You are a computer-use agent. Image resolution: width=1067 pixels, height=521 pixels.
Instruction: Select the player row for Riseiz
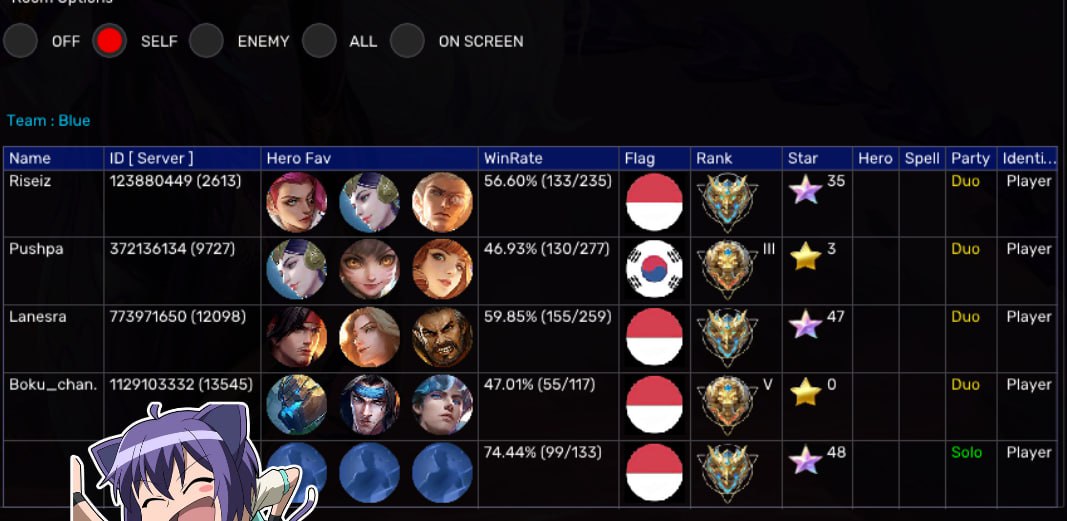[x=29, y=182]
